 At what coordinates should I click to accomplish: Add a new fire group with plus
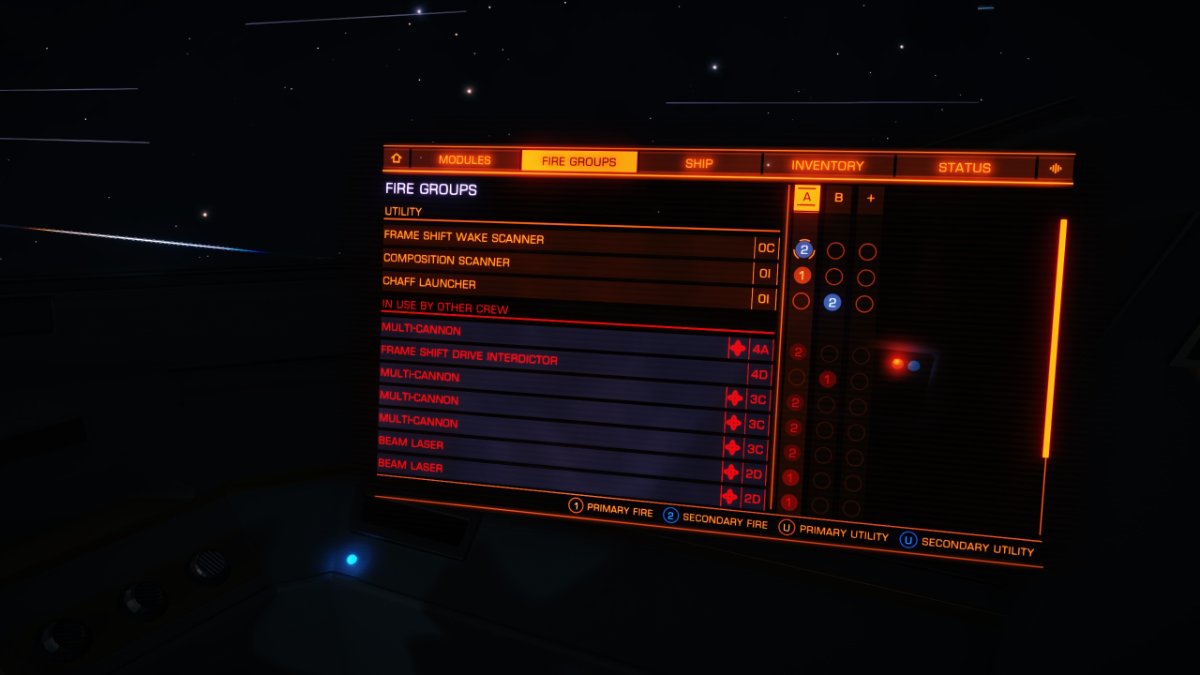coord(870,199)
